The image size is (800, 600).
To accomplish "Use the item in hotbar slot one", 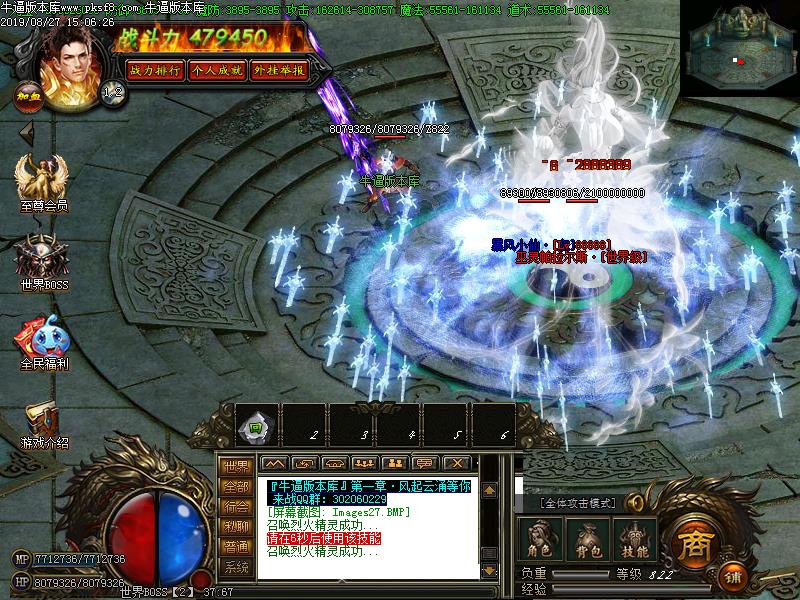I will [256, 426].
